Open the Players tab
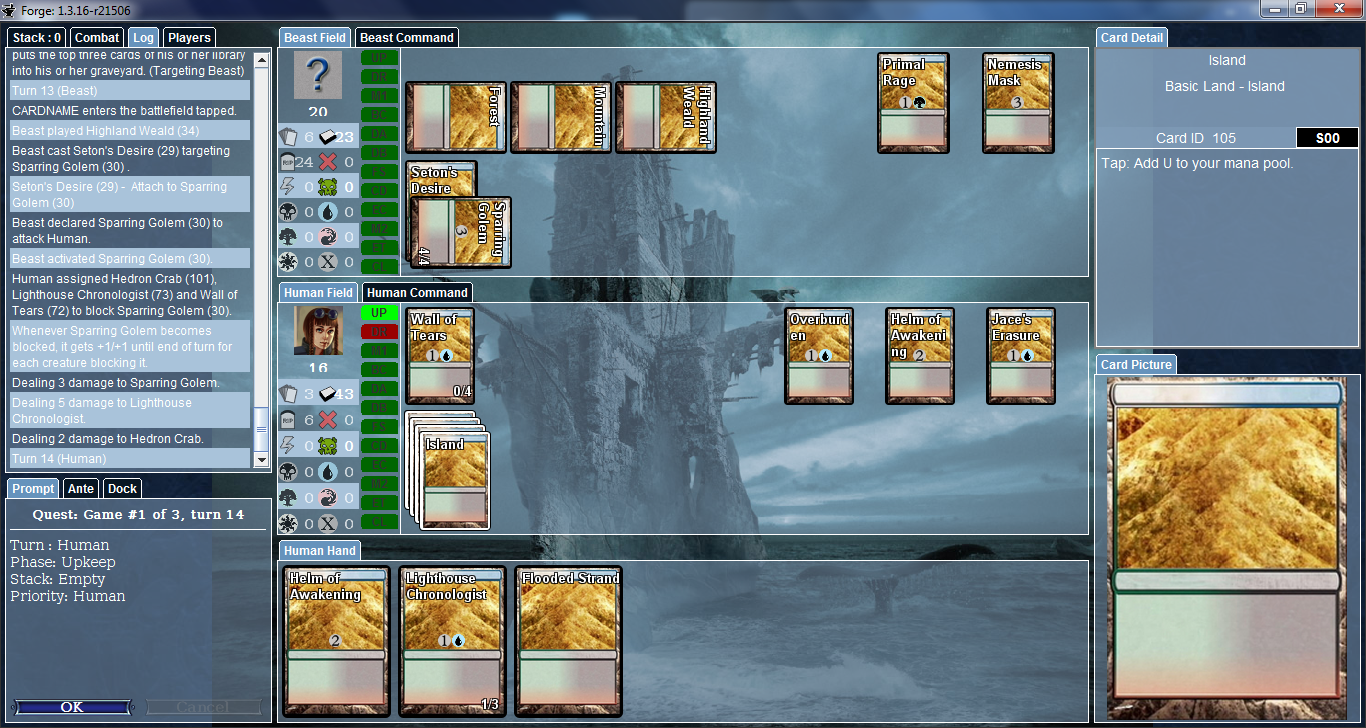 (x=189, y=38)
